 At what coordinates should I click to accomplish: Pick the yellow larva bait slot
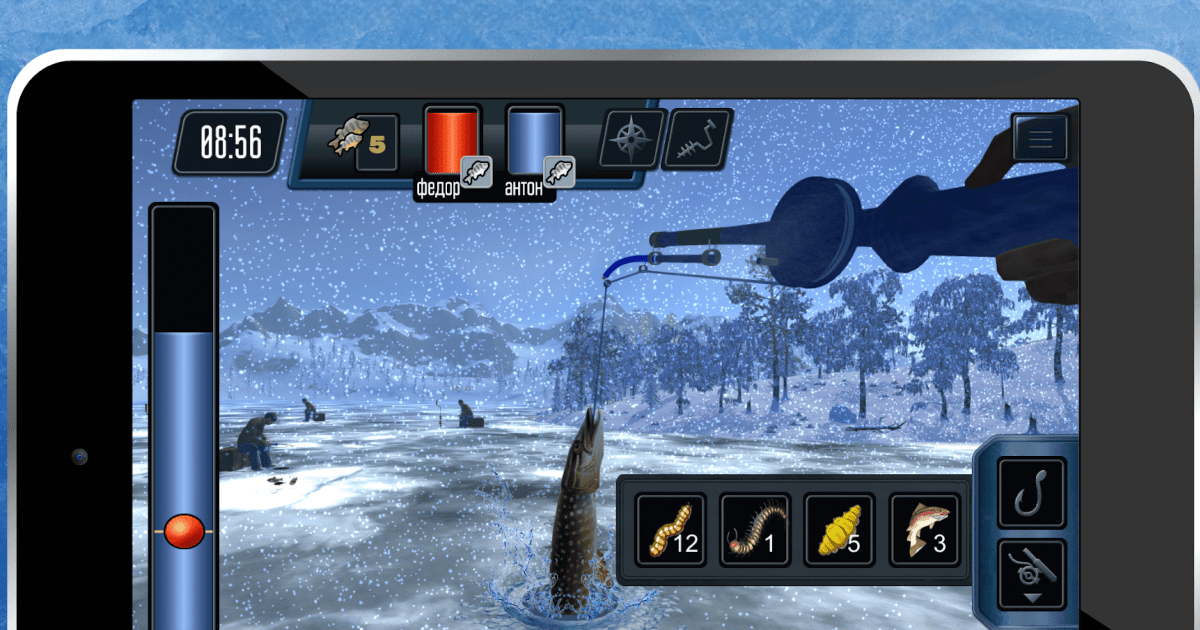tap(840, 529)
